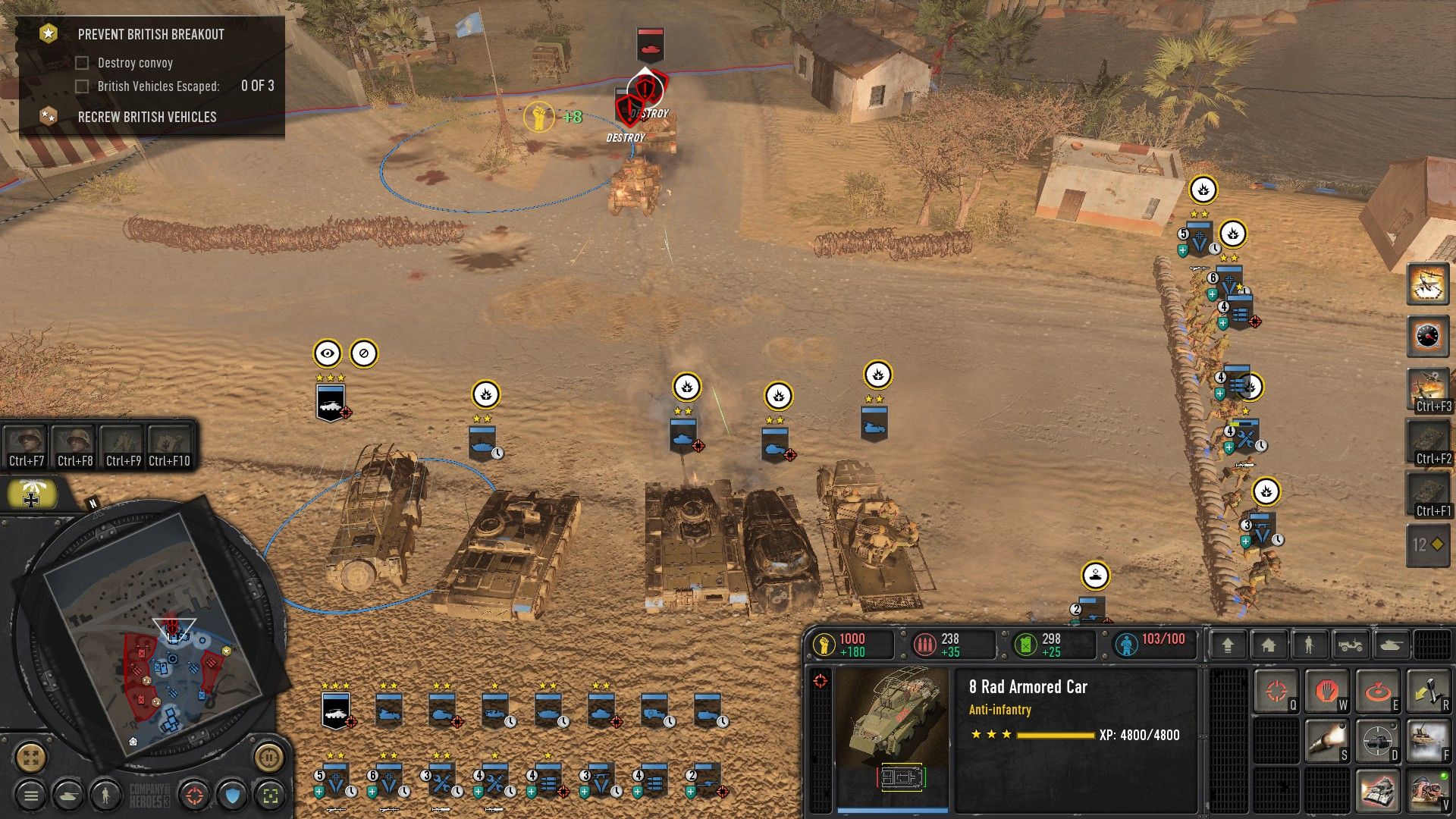Pause the game with the round pause button
The width and height of the screenshot is (1456, 819).
268,756
